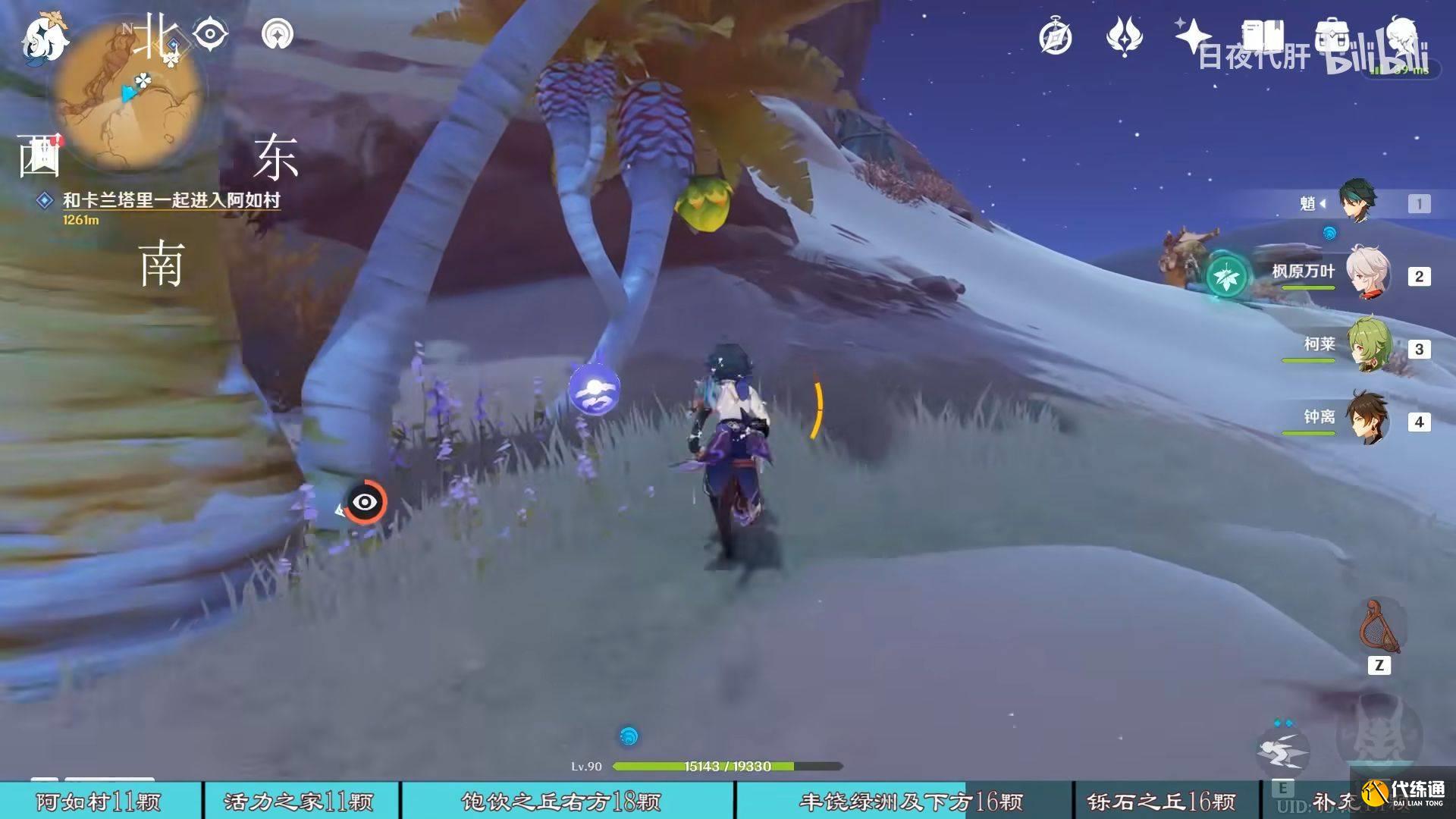Screen dimensions: 1456x819
Task: Click the co-op mode ring icon
Action: (277, 34)
